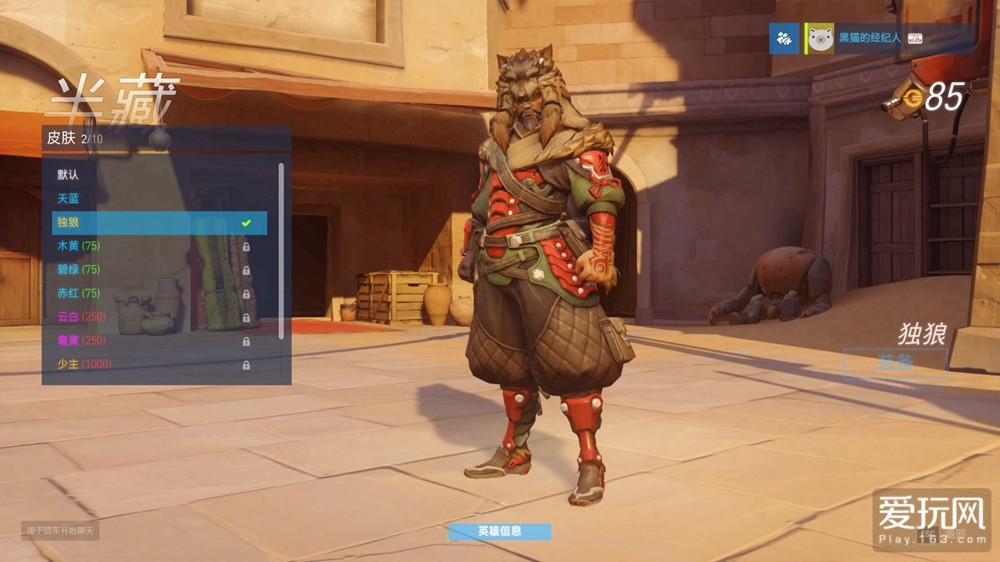The height and width of the screenshot is (562, 1000).
Task: Preview the 竜黄 (250) skin
Action: pyautogui.click(x=150, y=341)
